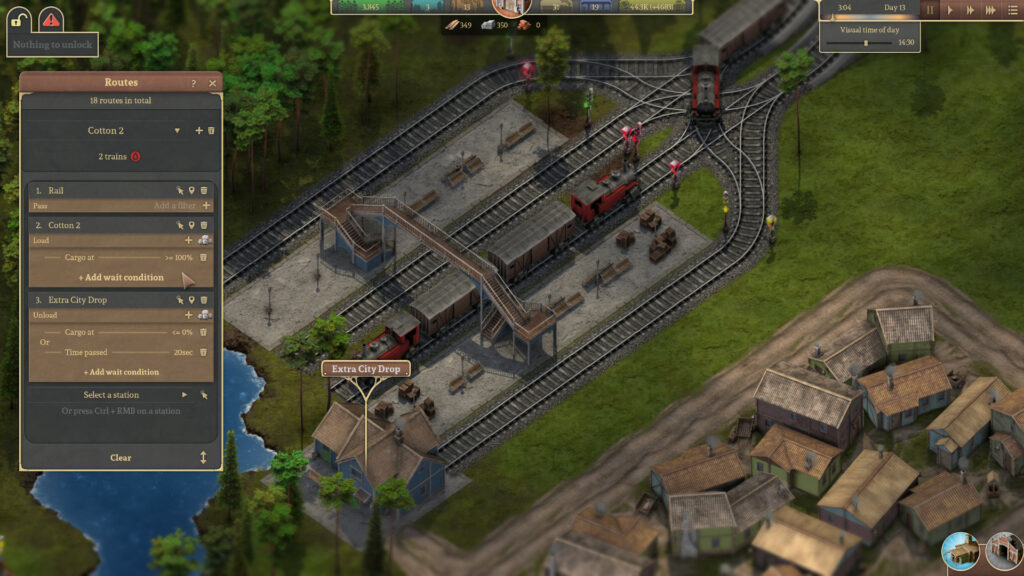The width and height of the screenshot is (1024, 576).
Task: Set game speed to triple fast-forward
Action: tap(990, 10)
